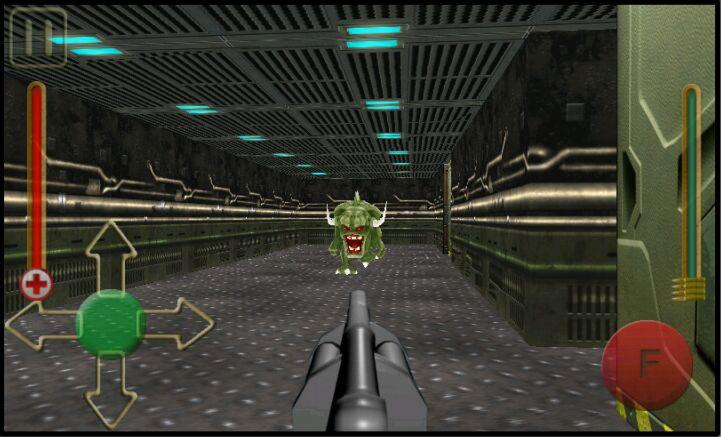721x437 pixels.
Task: Click the green joystick ball
Action: coord(111,323)
